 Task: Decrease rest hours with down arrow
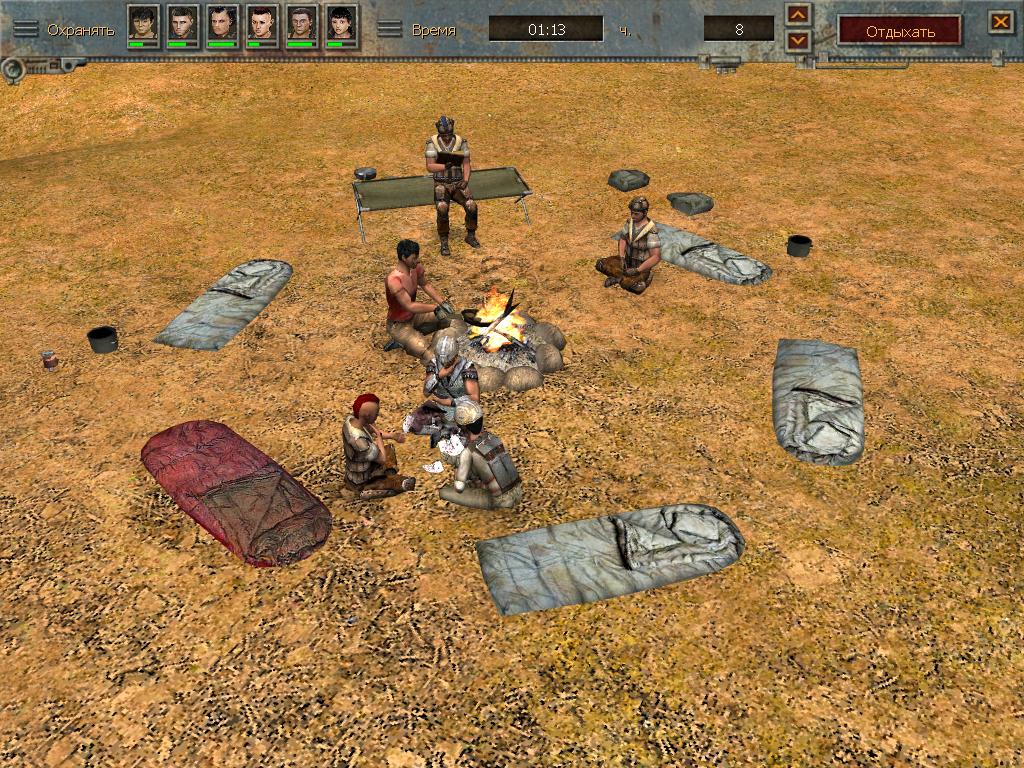coord(797,40)
